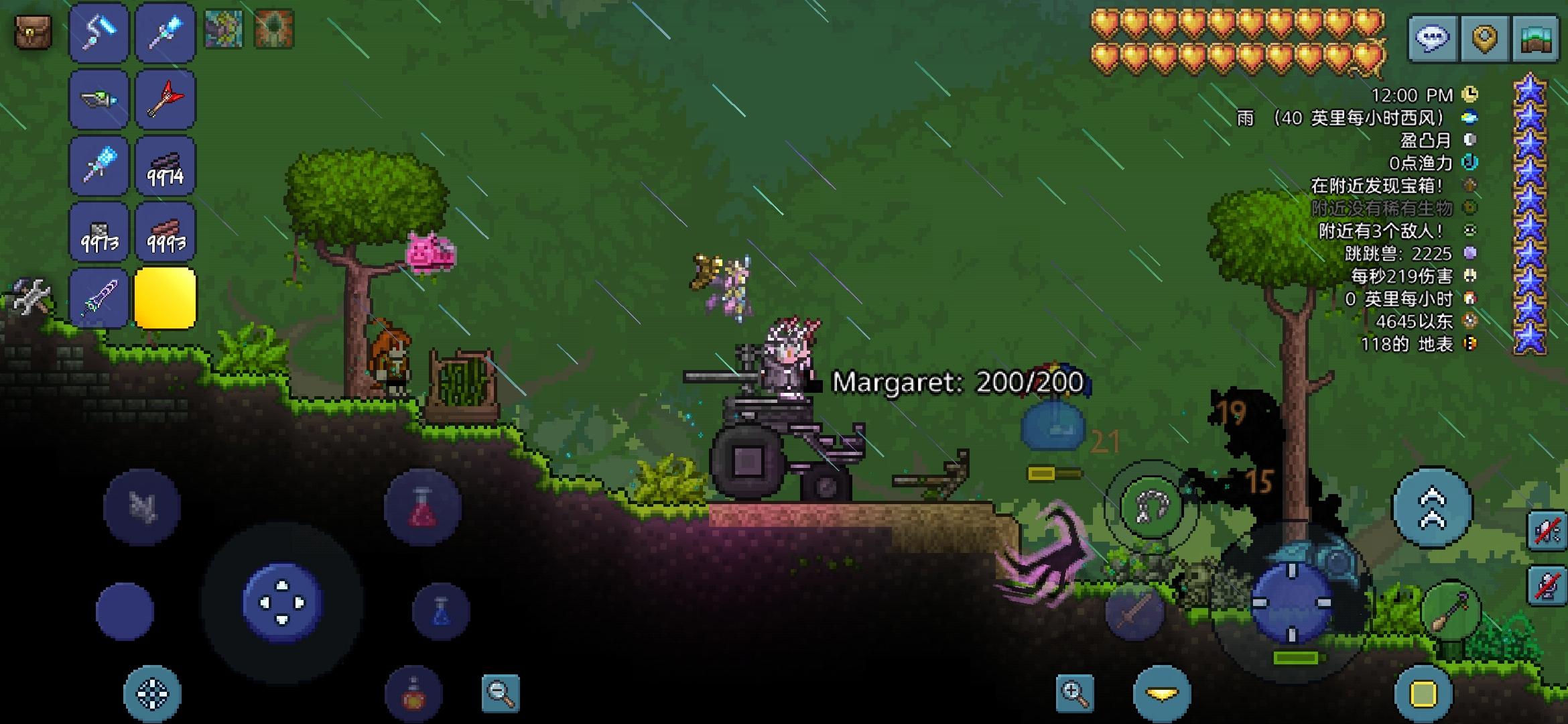Select the blue drill tool slot

tap(99, 165)
